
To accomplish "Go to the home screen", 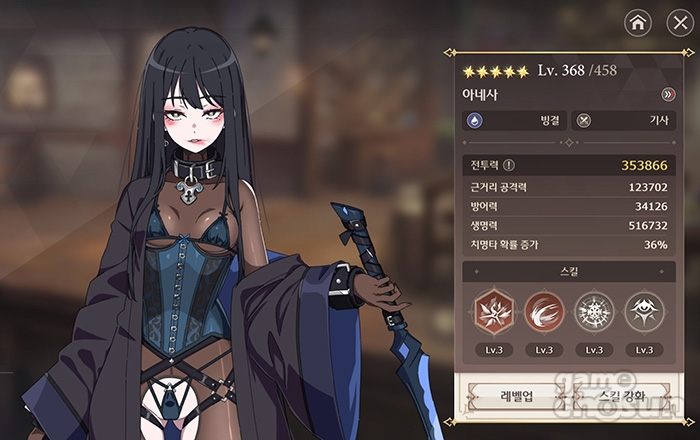I will pos(637,22).
